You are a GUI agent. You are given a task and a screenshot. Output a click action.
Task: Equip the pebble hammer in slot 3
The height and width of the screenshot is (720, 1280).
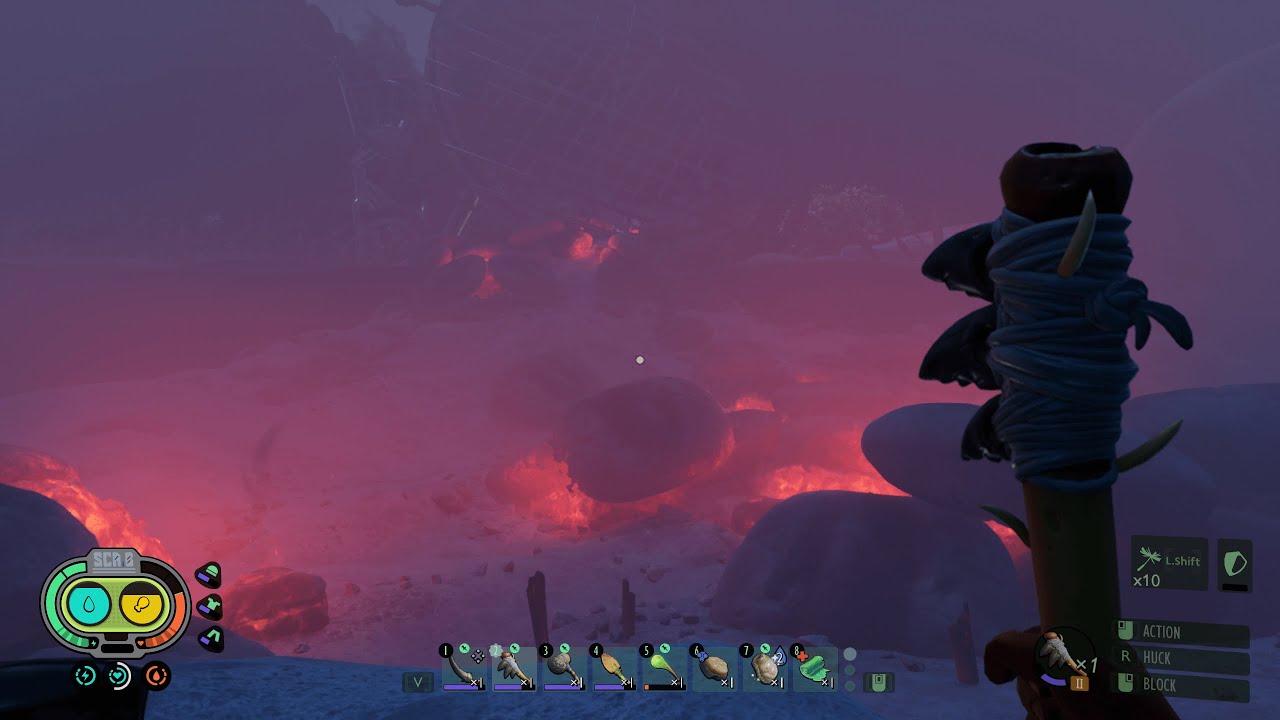[x=563, y=668]
